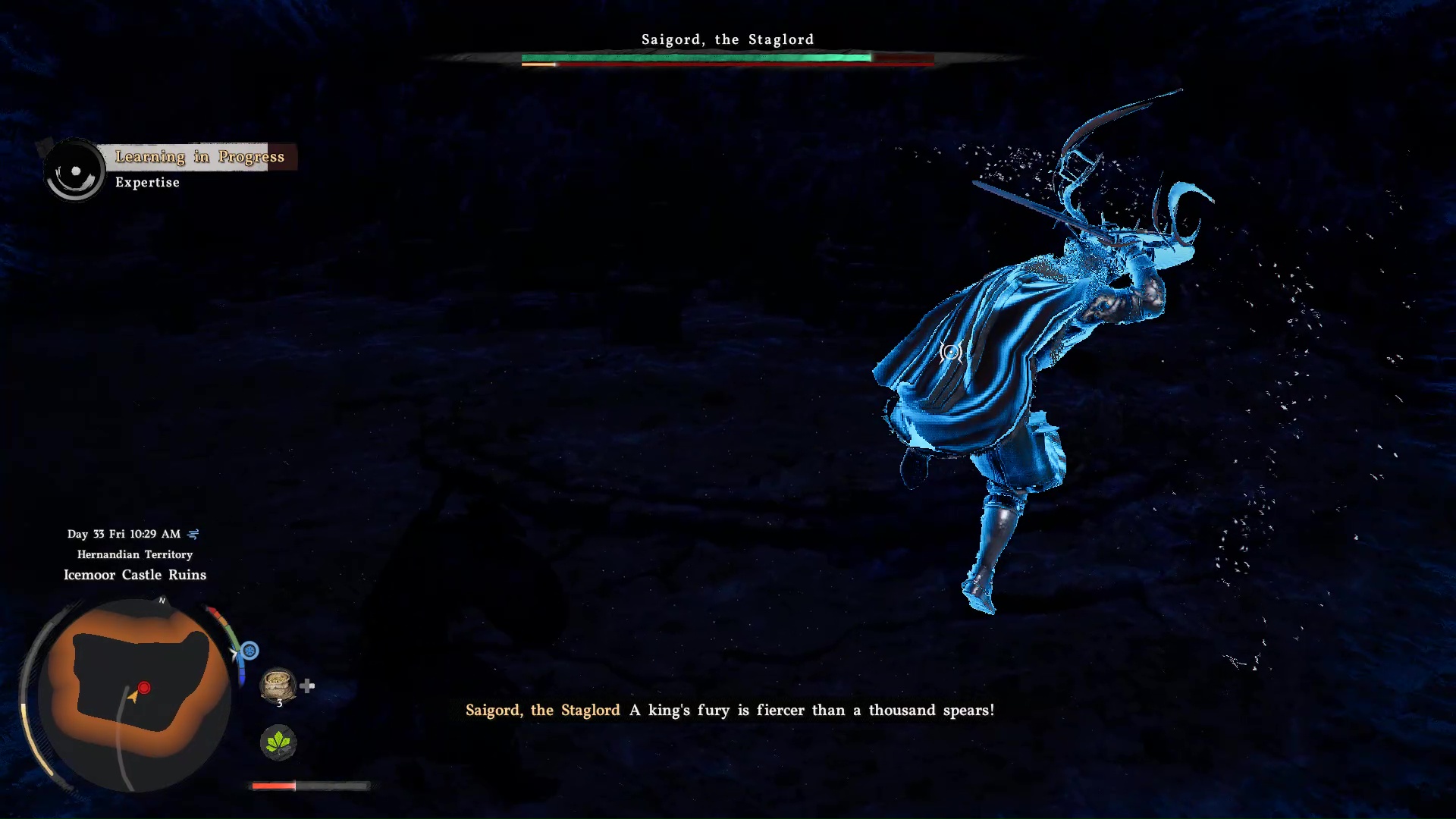Click the green leaf item icon
1456x819 pixels.
tap(278, 742)
